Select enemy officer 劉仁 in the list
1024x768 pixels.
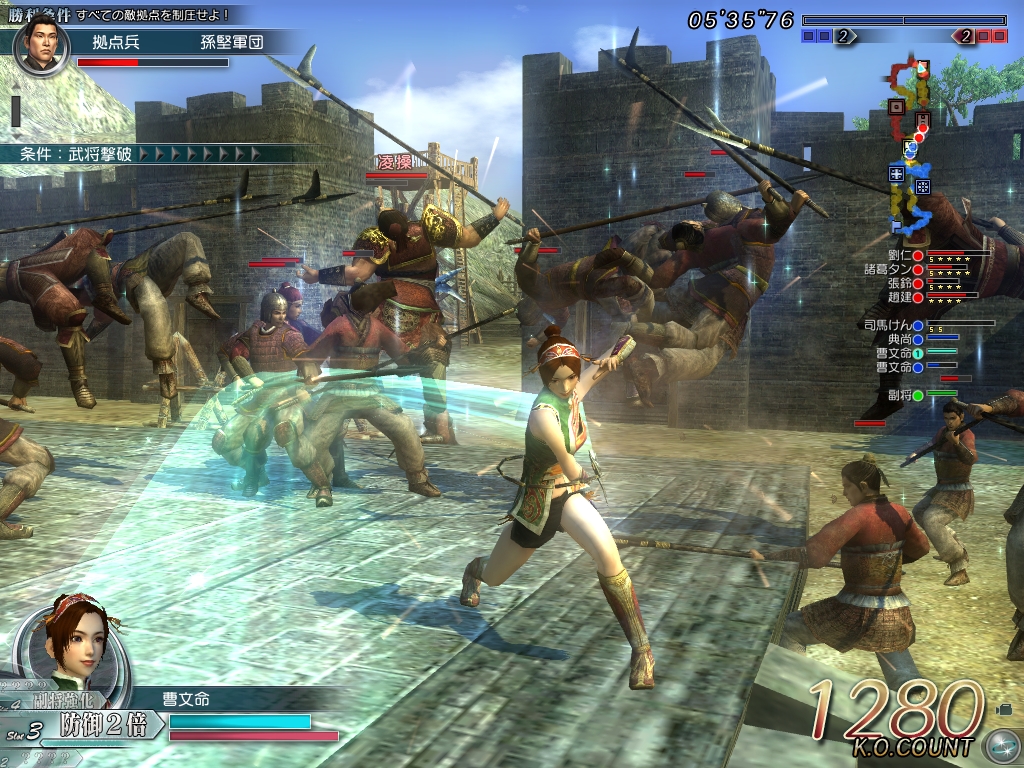[897, 256]
